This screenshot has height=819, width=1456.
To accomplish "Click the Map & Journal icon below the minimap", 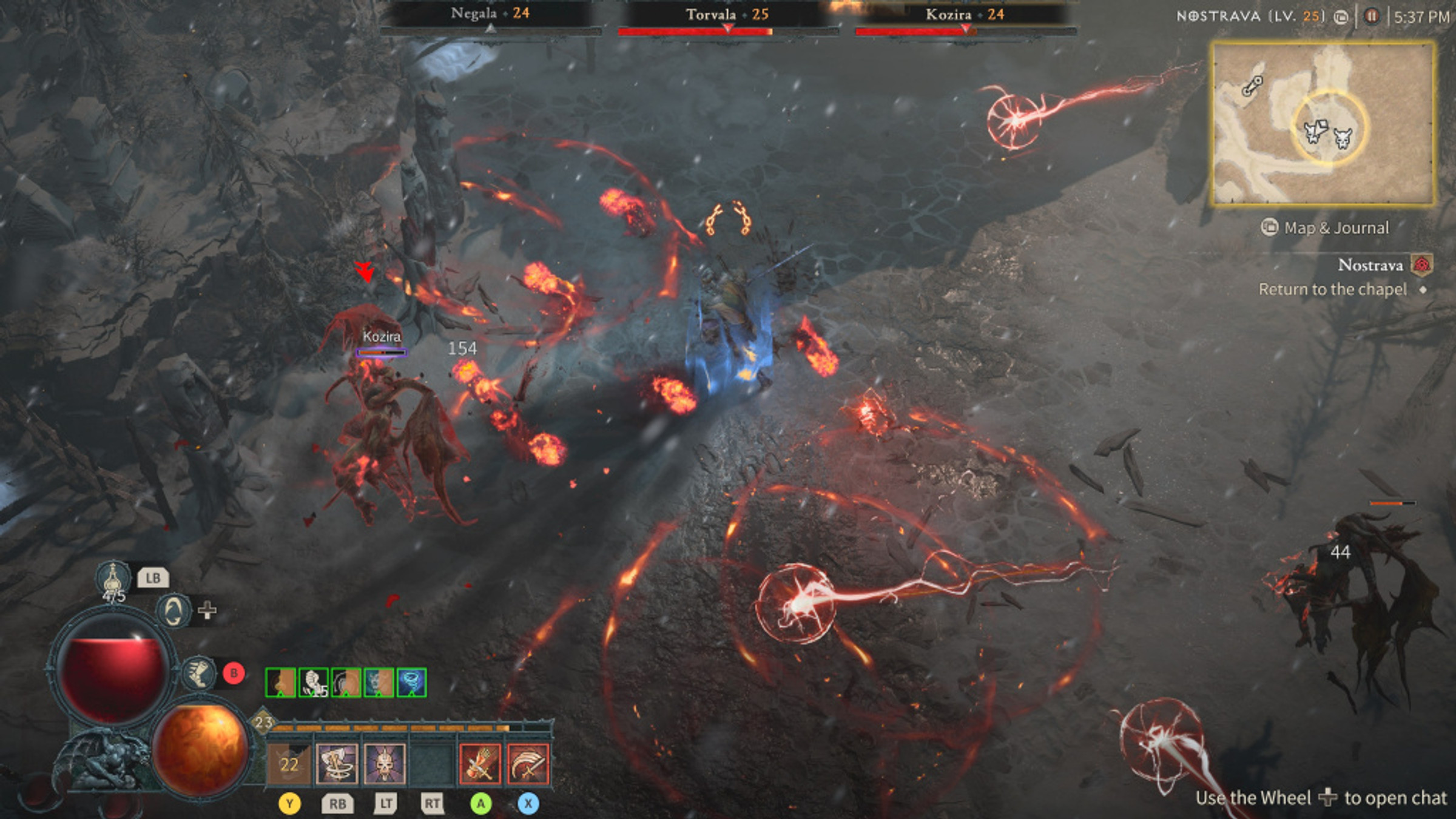I will pyautogui.click(x=1270, y=227).
